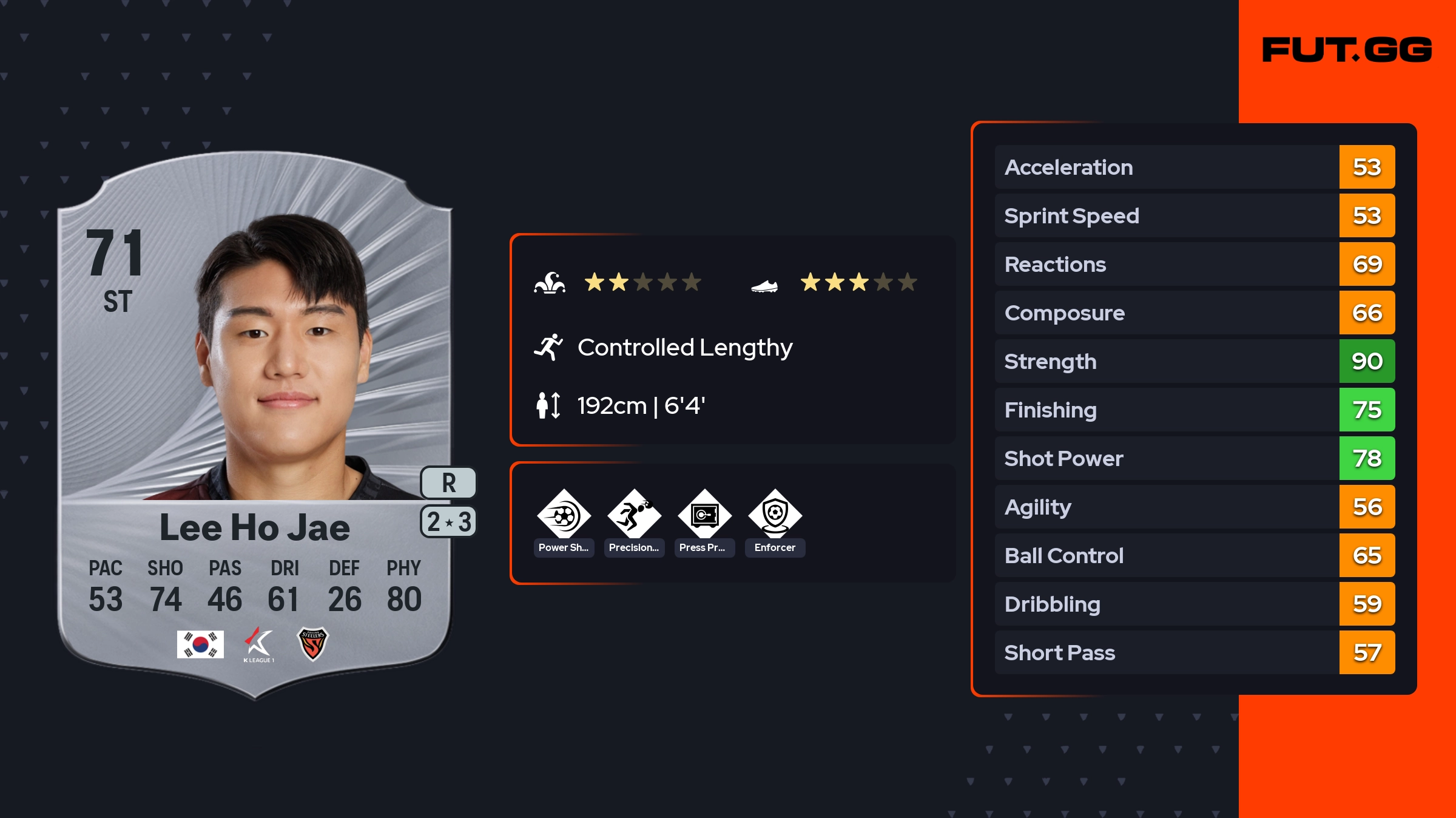Select the Lee Ho Jae player card

coord(255,425)
